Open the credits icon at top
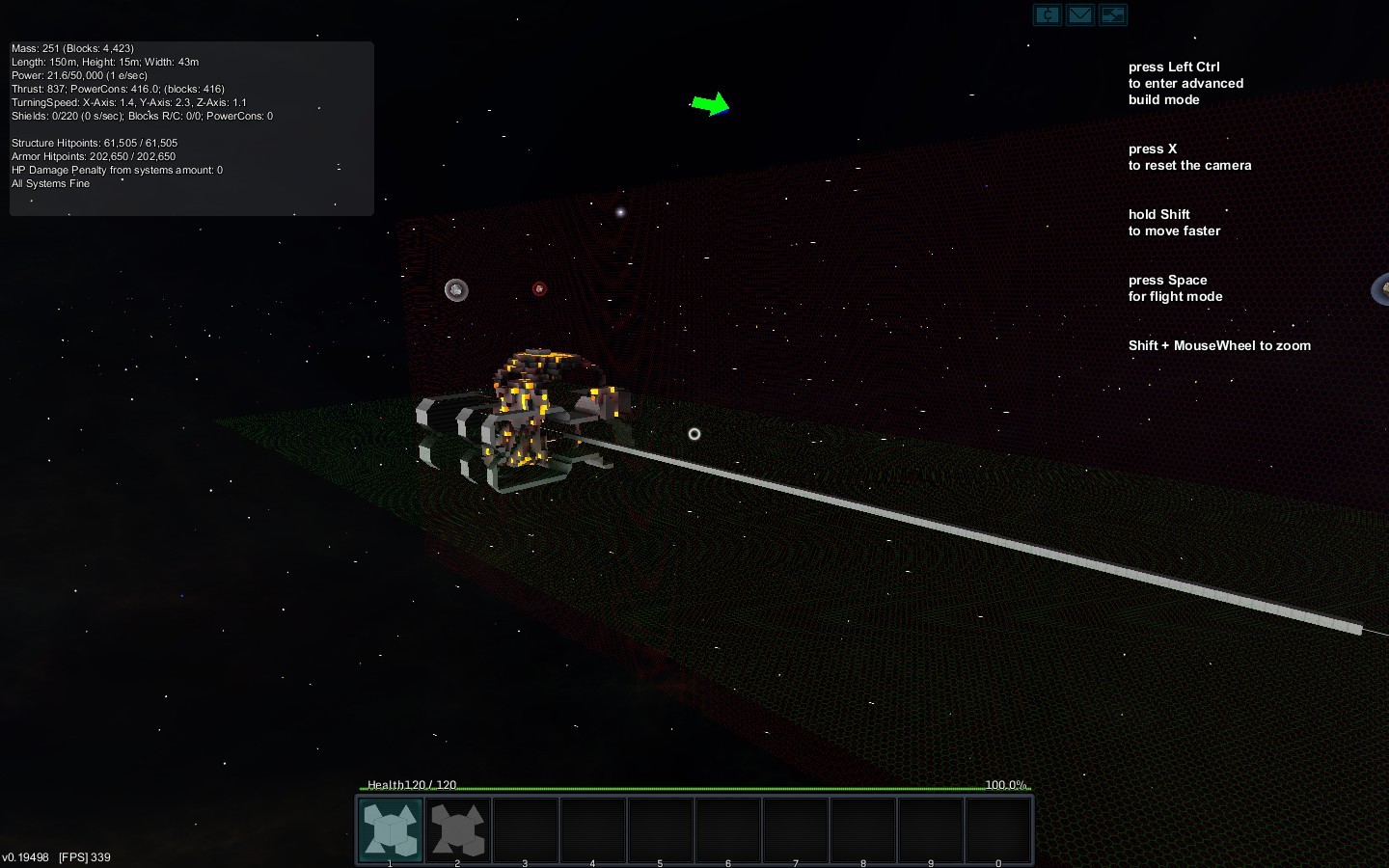1389x868 pixels. (1048, 14)
